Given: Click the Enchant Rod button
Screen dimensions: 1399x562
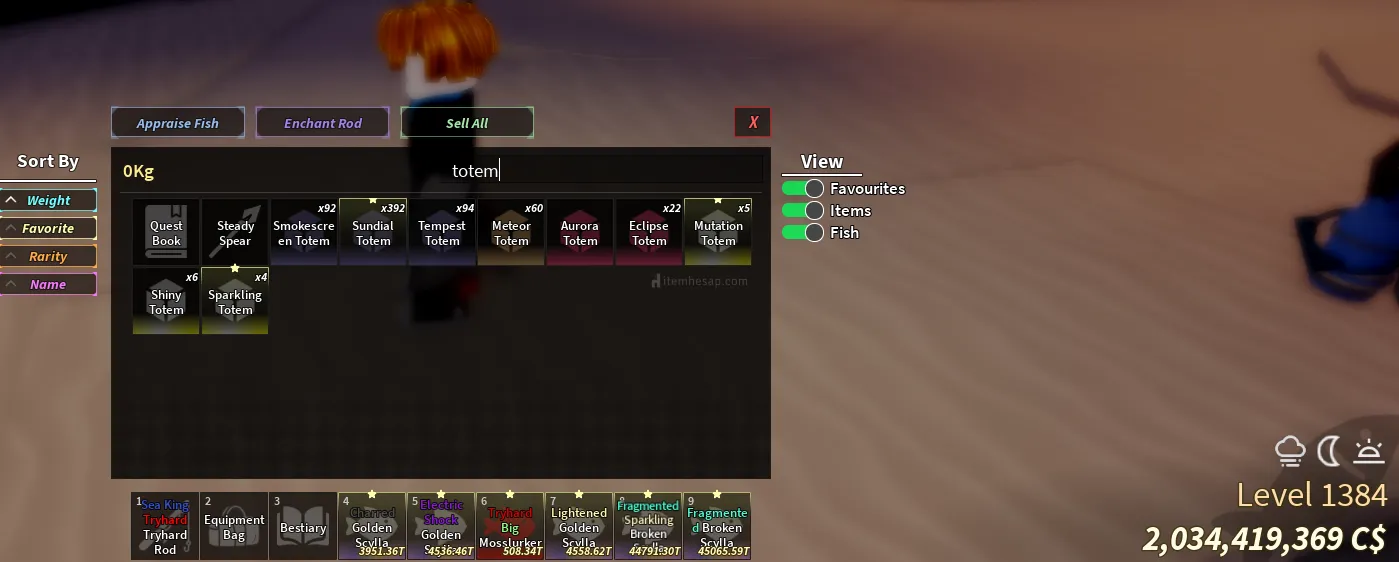Looking at the screenshot, I should pyautogui.click(x=322, y=123).
